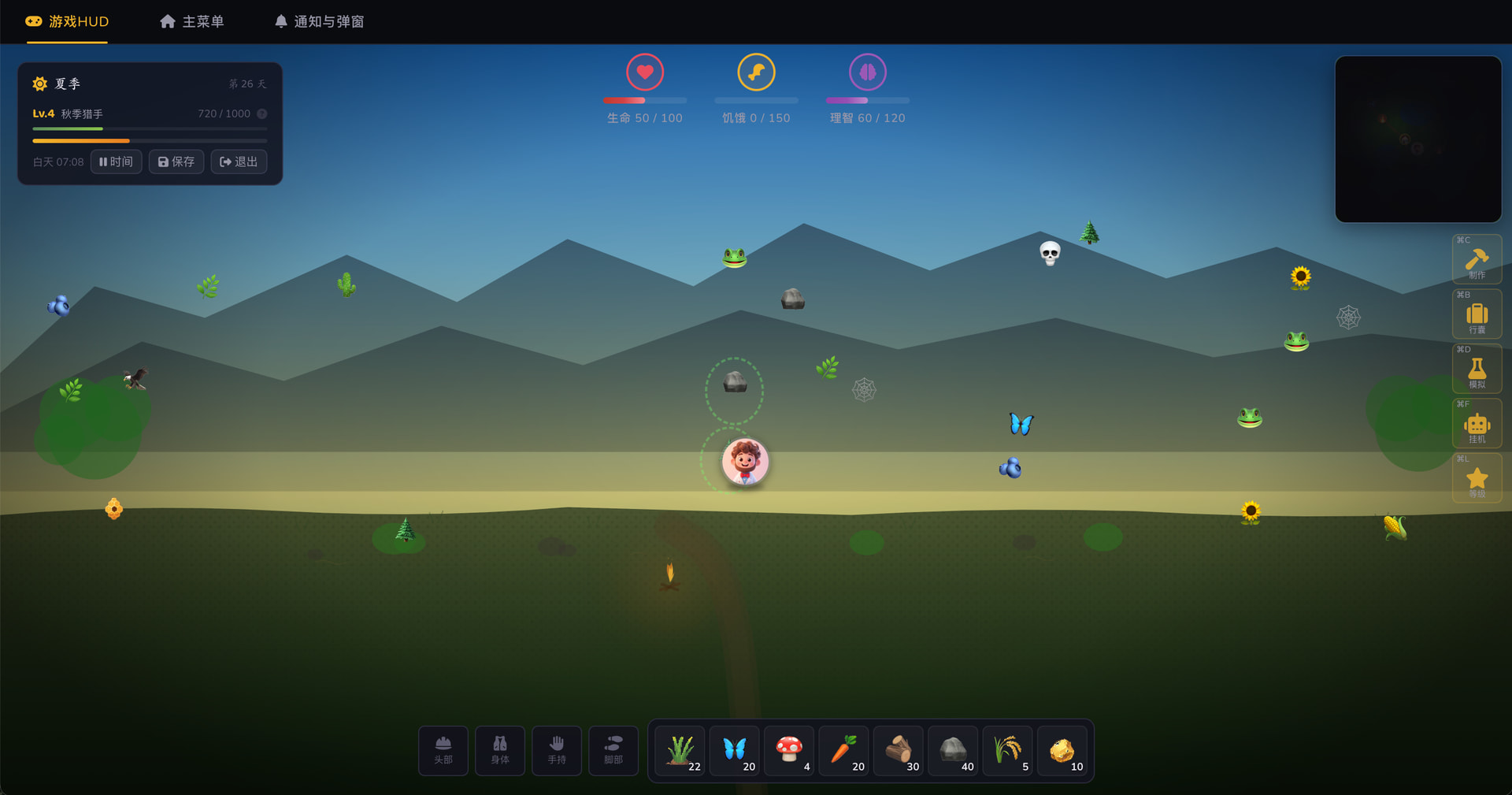Screen dimensions: 1512x795
Task: Click the minimap
Action: 1417,139
